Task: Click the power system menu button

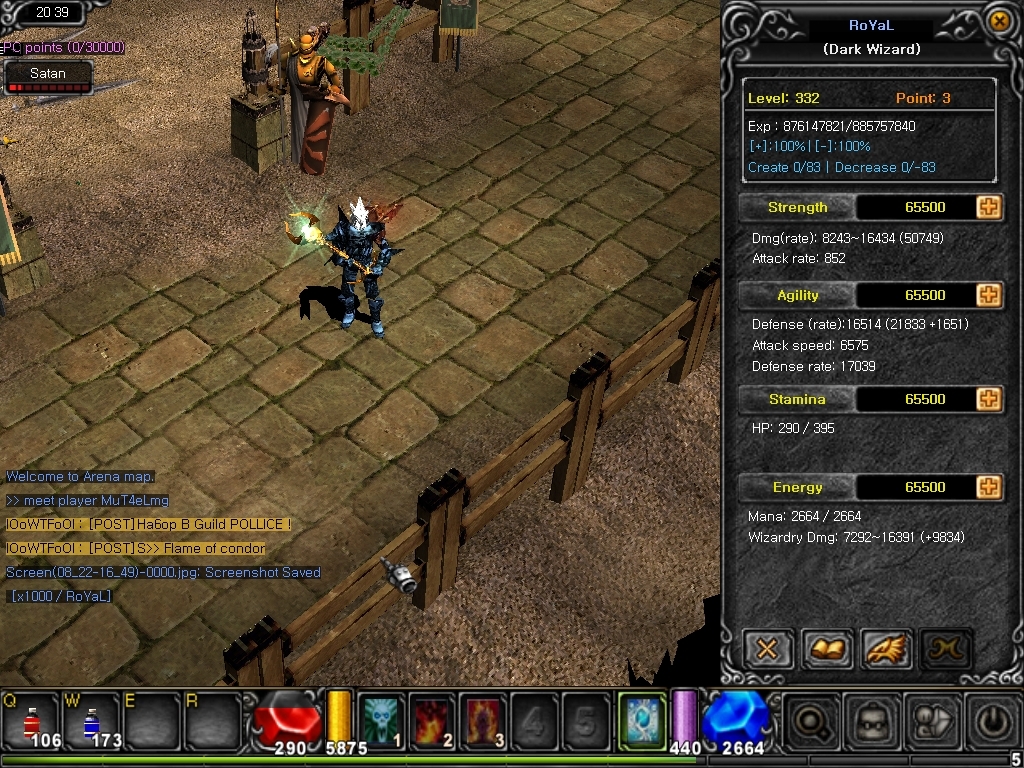Action: 990,720
